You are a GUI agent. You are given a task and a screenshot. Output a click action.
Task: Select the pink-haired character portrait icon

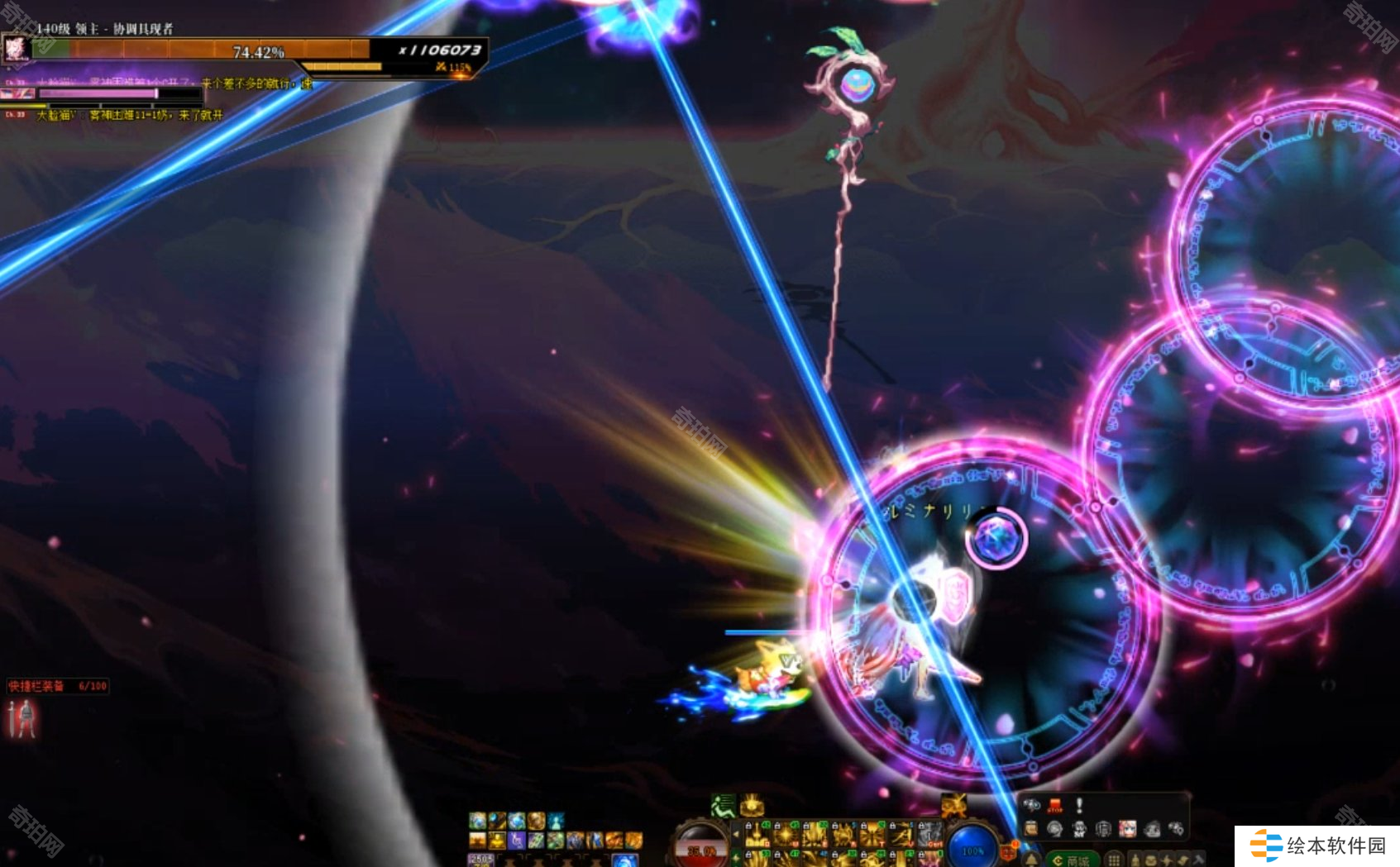point(1127,829)
